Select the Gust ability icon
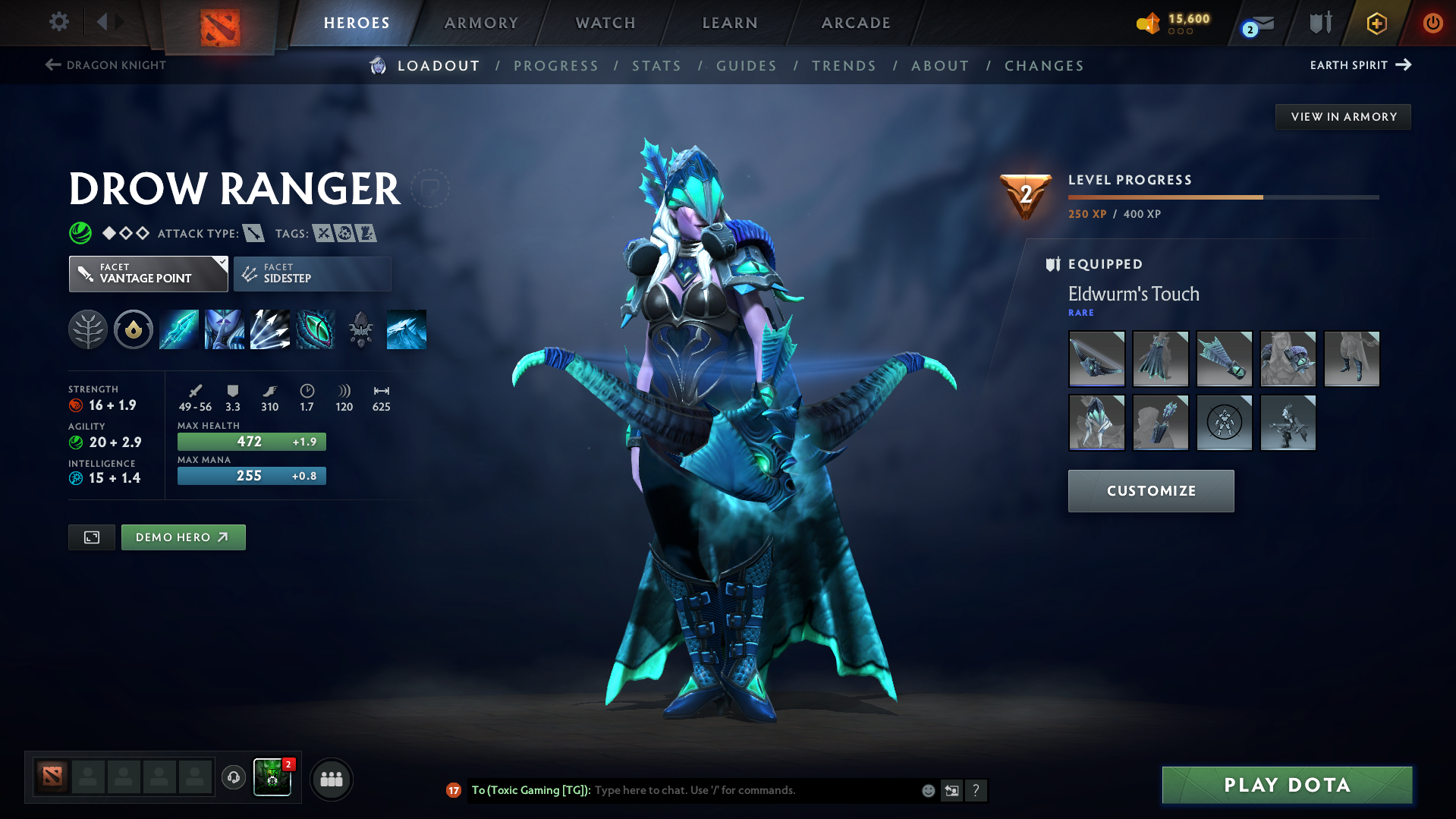This screenshot has width=1456, height=819. pyautogui.click(x=224, y=329)
